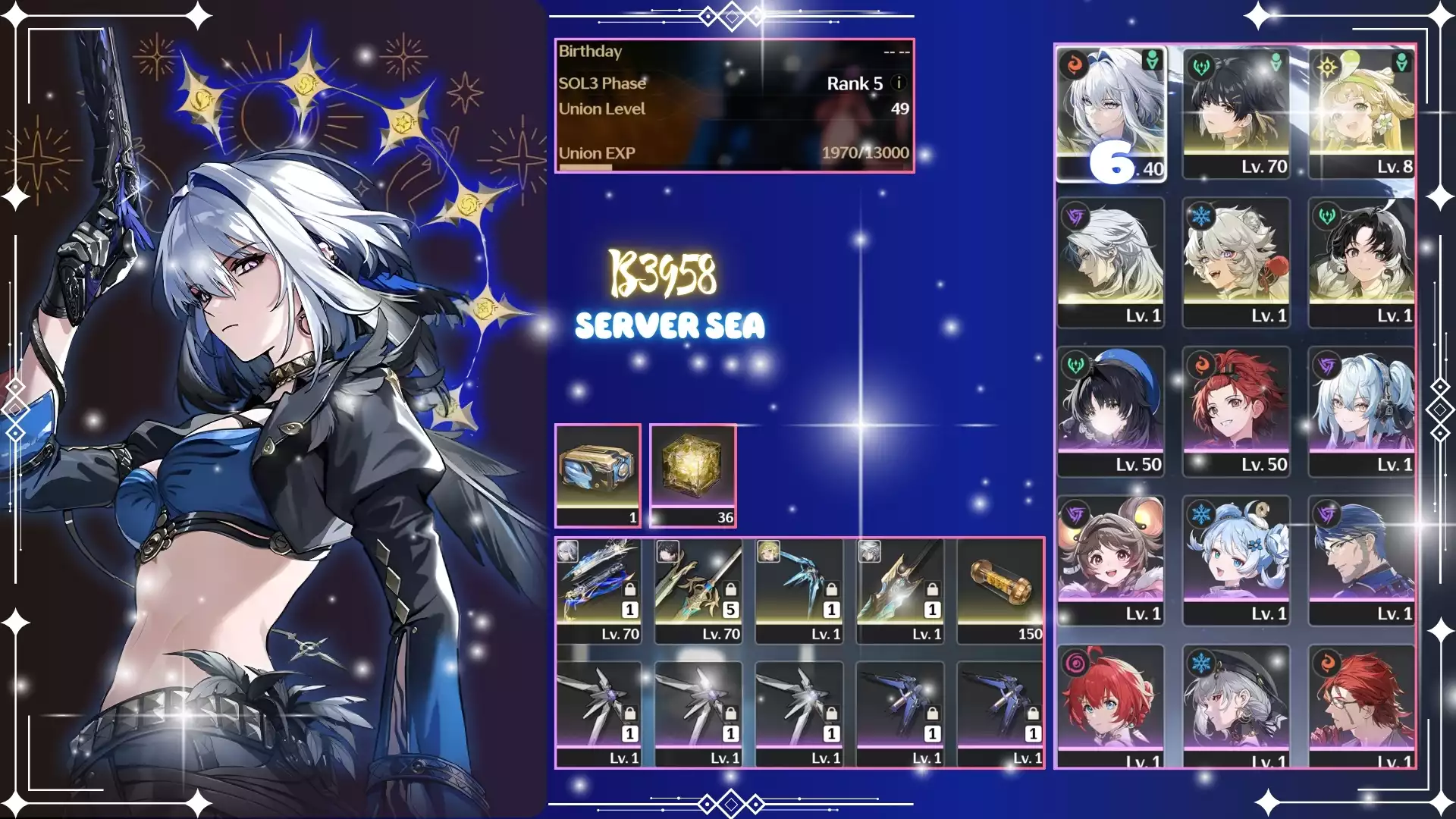Choose the red-haired man with glasses
Viewport: 1456px width, 819px height.
(x=1362, y=705)
